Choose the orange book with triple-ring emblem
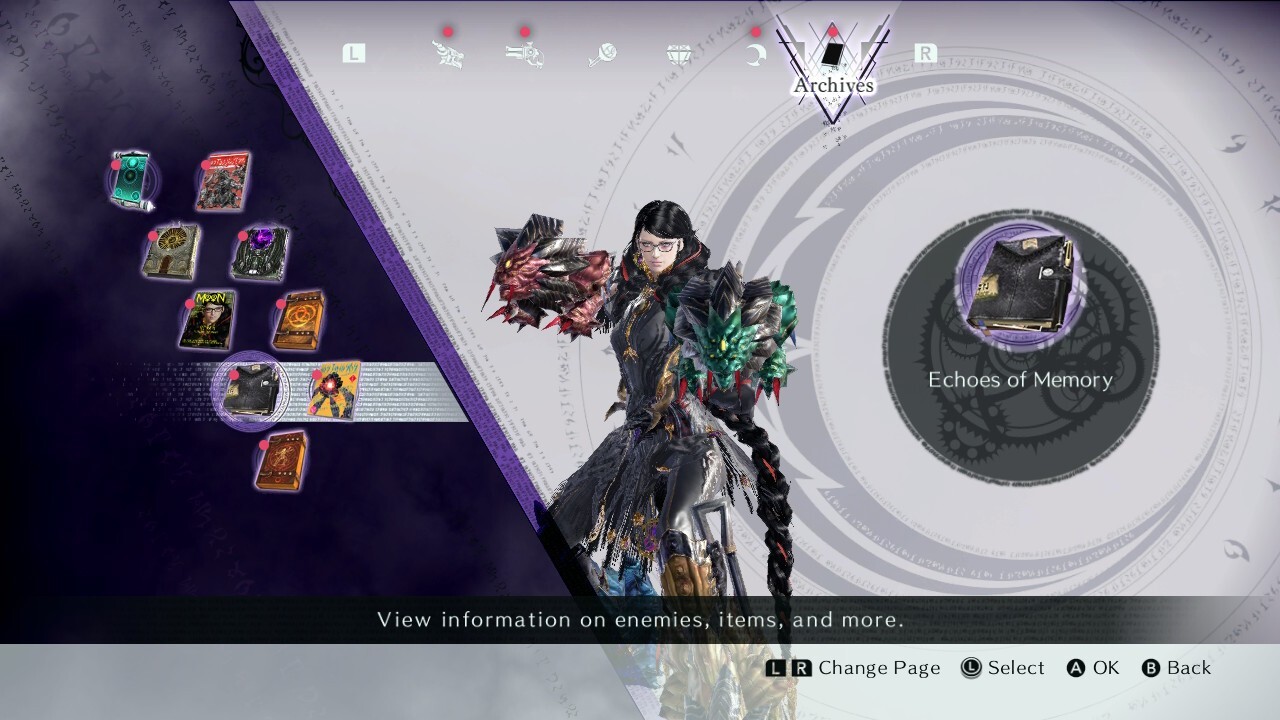The width and height of the screenshot is (1280, 720). point(298,321)
